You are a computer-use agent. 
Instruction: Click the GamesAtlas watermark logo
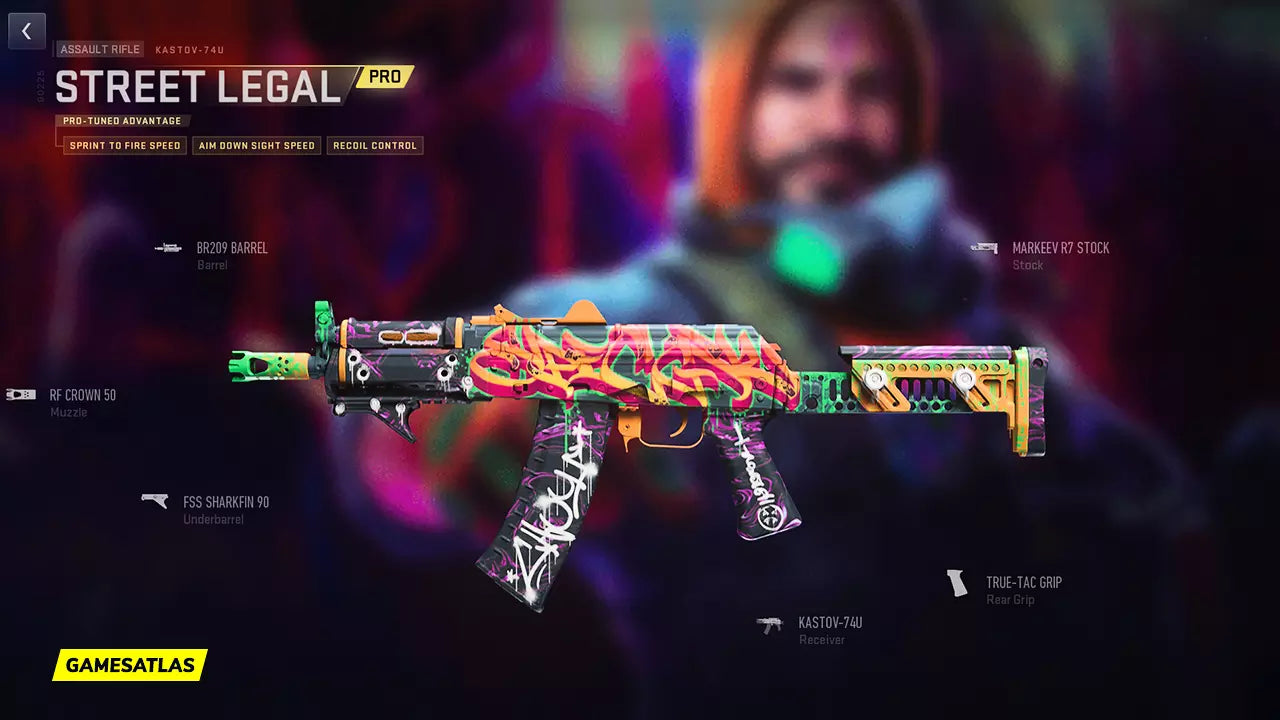pyautogui.click(x=130, y=665)
